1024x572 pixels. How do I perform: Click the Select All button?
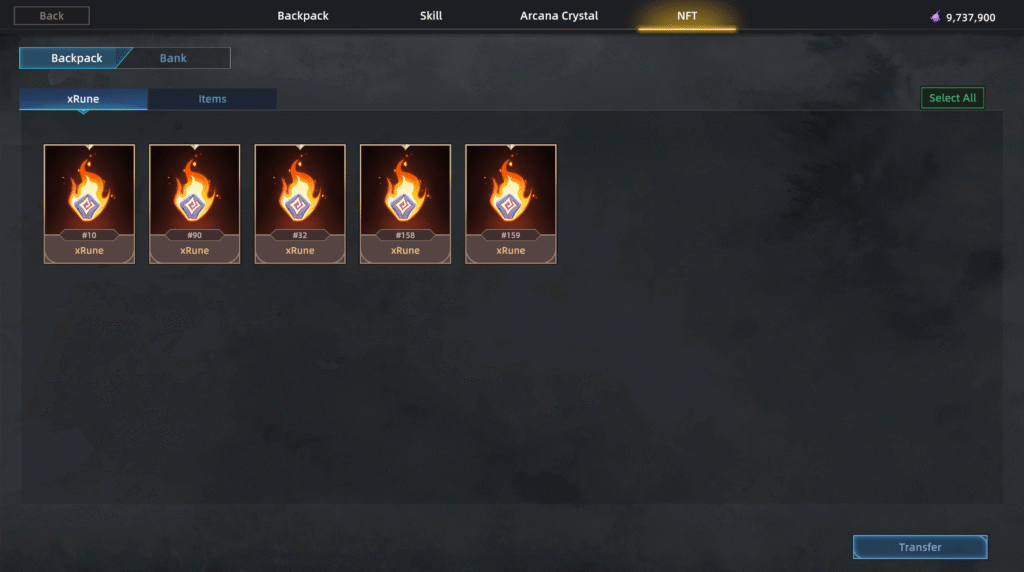click(952, 98)
